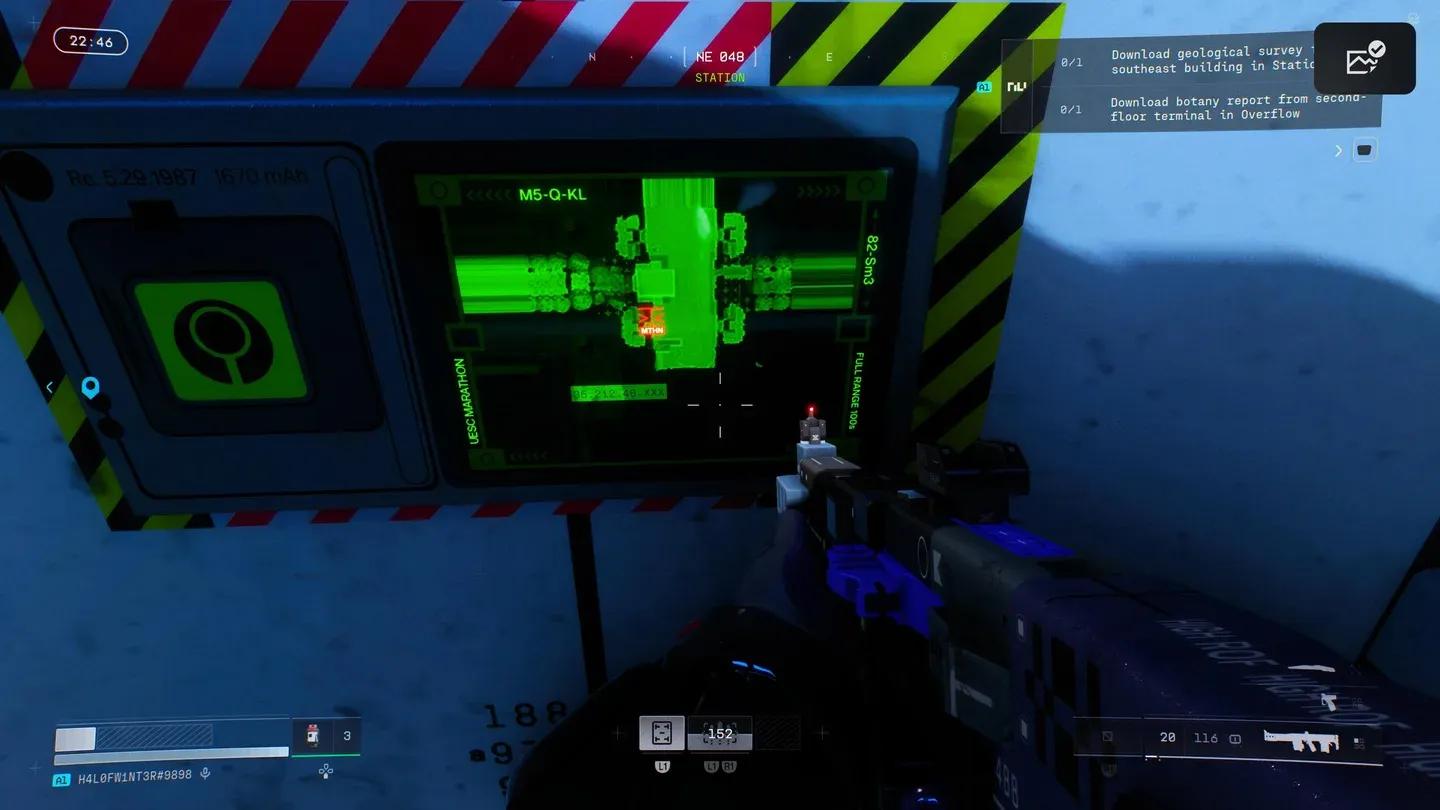
Task: Select the screenshot-captured icon top right
Action: 1365,58
